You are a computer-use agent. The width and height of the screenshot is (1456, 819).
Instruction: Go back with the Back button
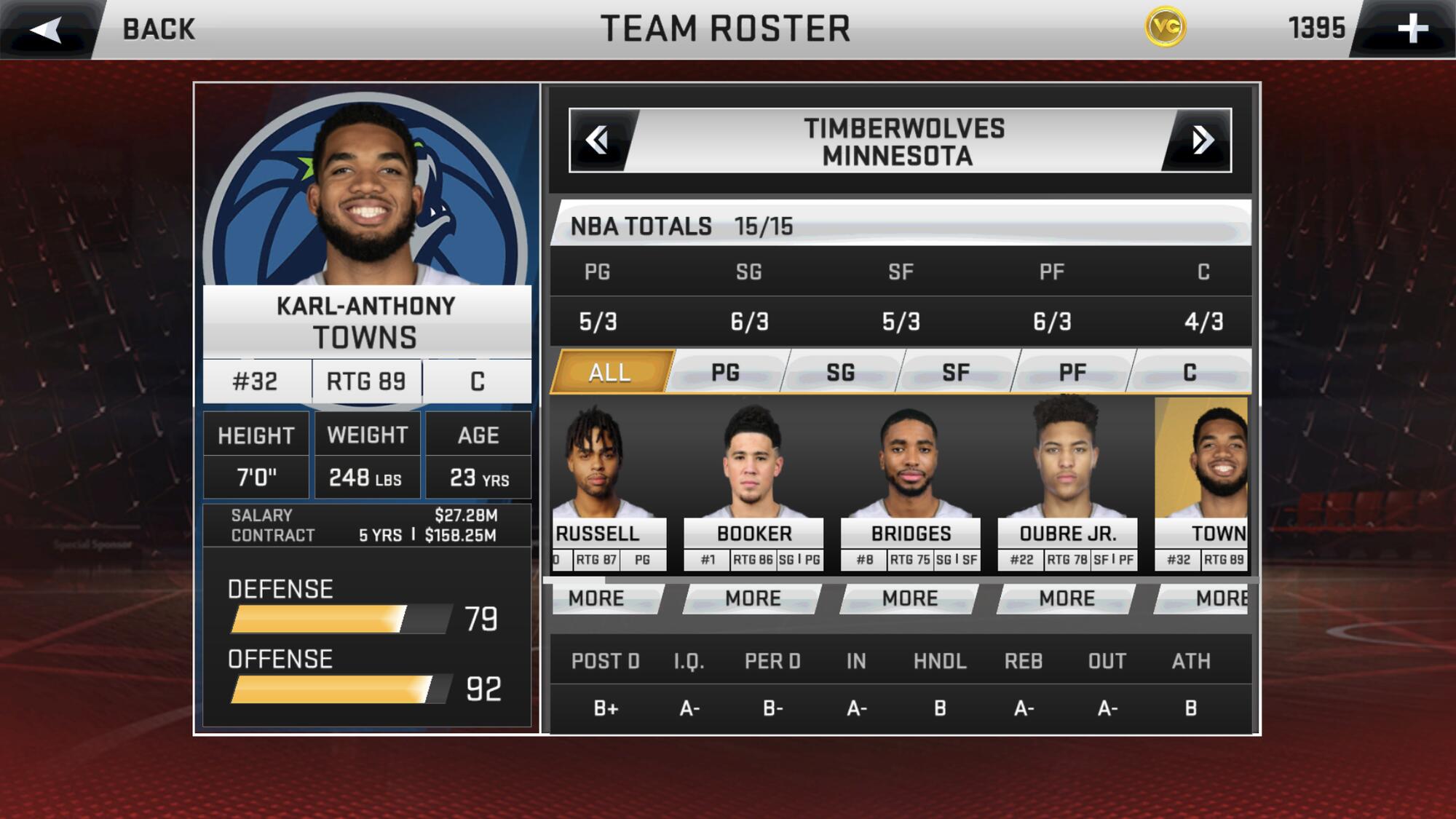pos(109,29)
